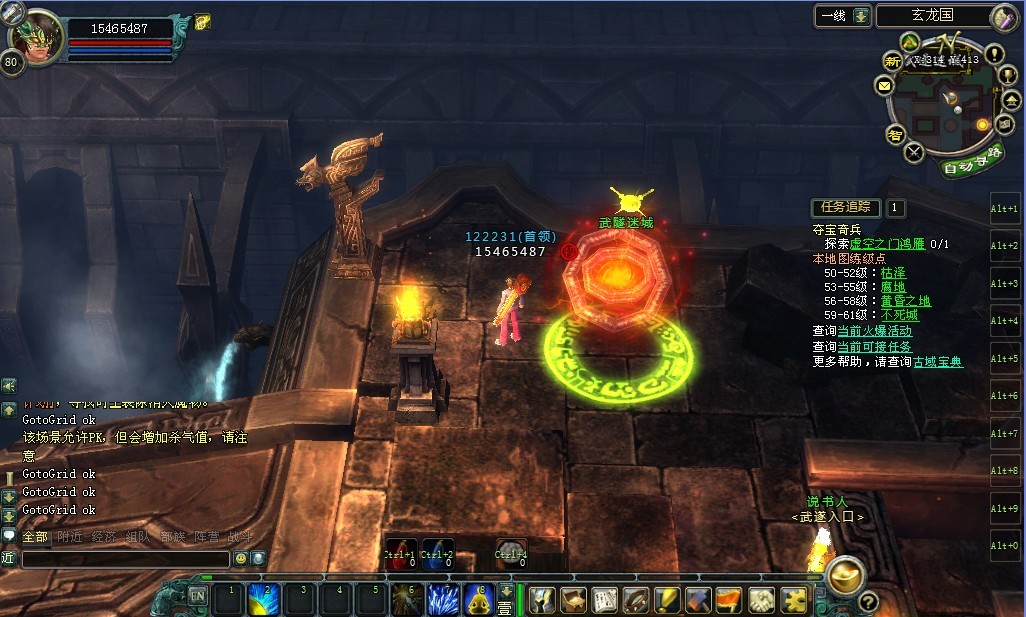Select the 枯泽 leveling spot link
This screenshot has width=1026, height=617.
(x=893, y=272)
